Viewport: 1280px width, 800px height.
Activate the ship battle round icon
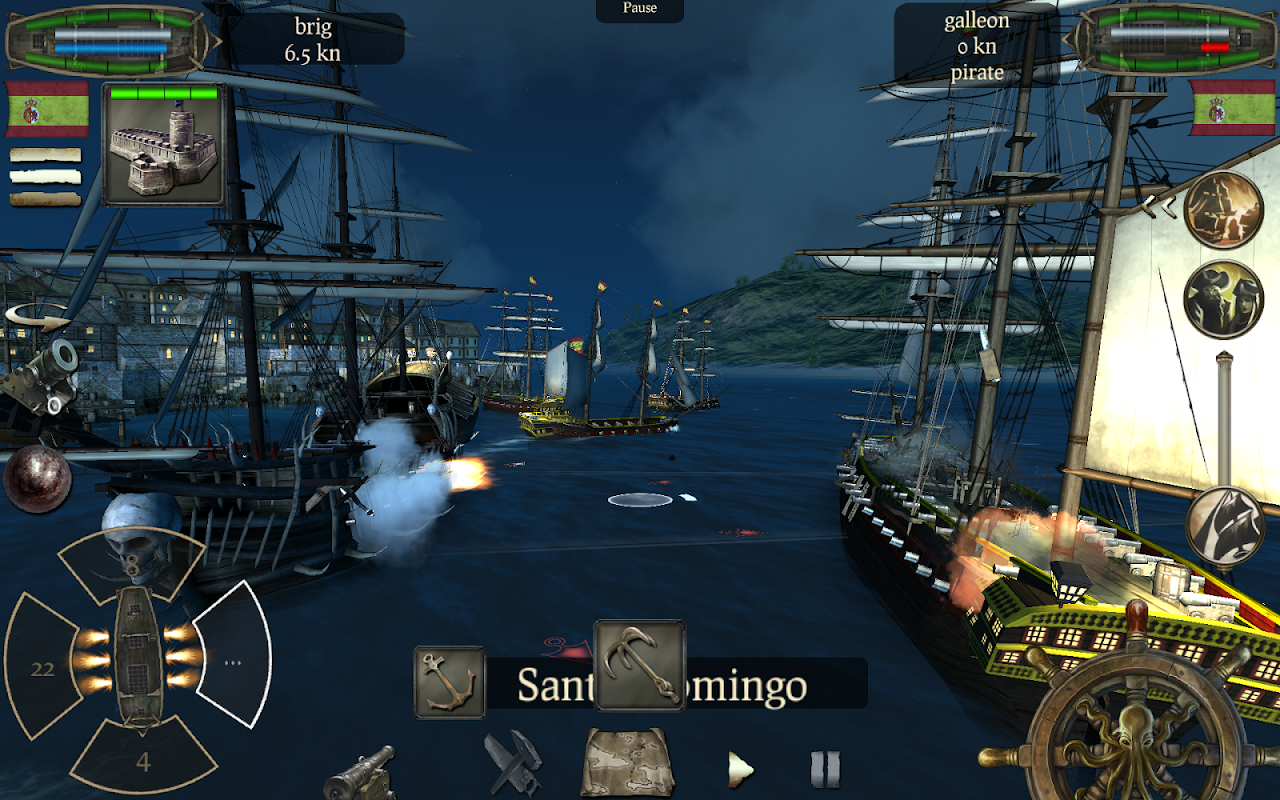tap(1223, 210)
